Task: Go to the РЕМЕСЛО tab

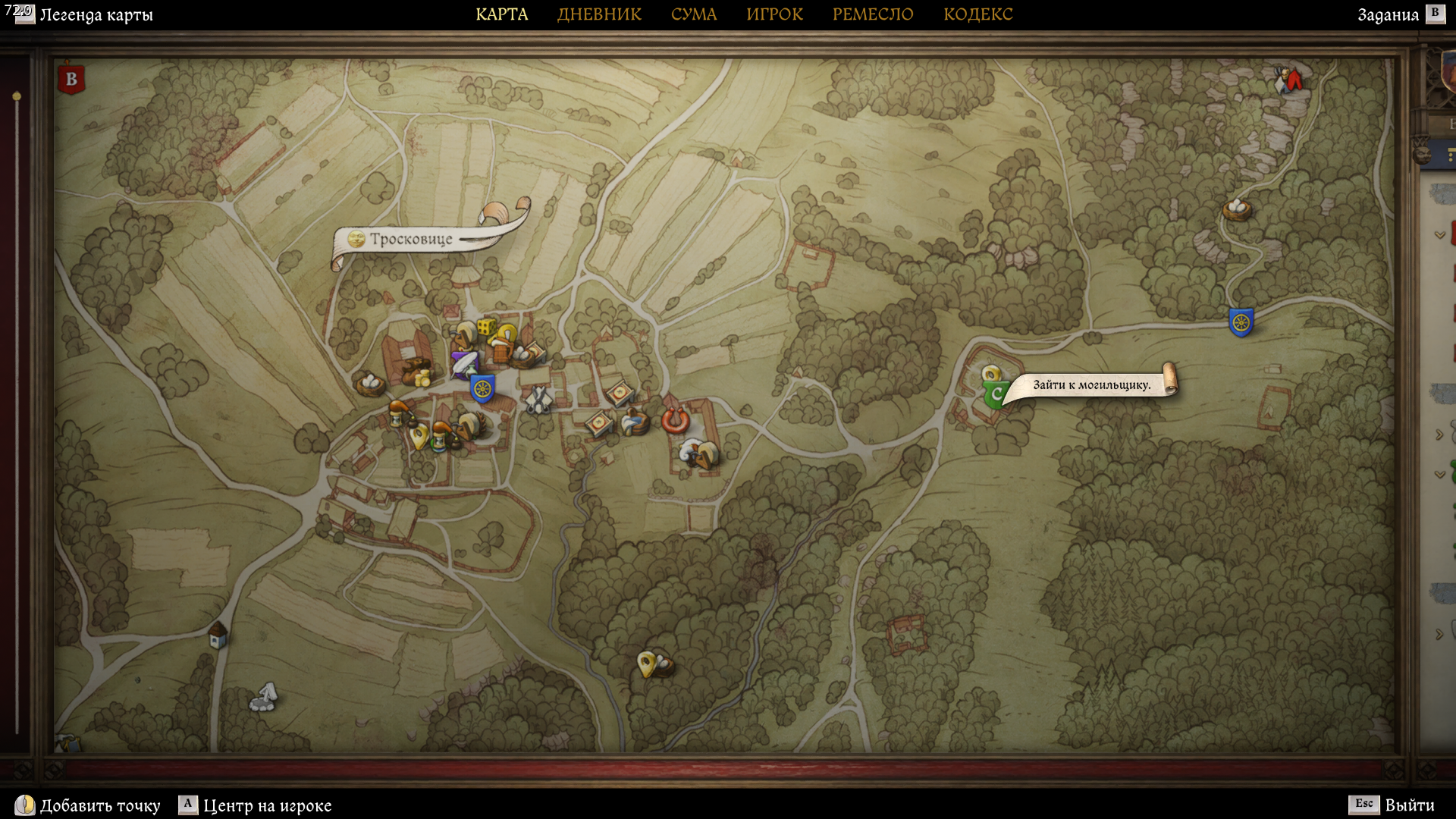Action: point(873,14)
